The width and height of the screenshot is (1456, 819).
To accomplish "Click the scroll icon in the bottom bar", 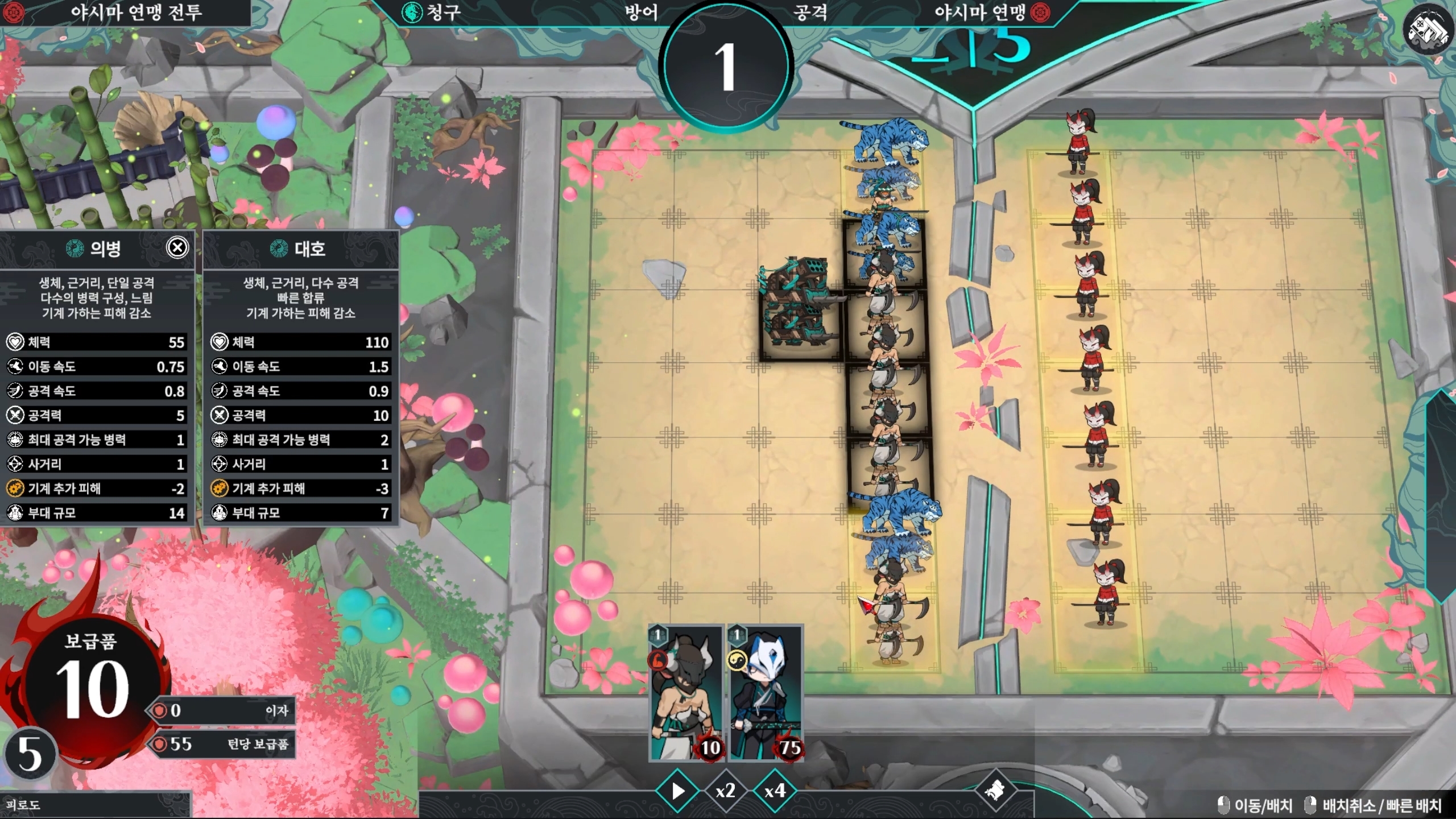I will coord(994,790).
